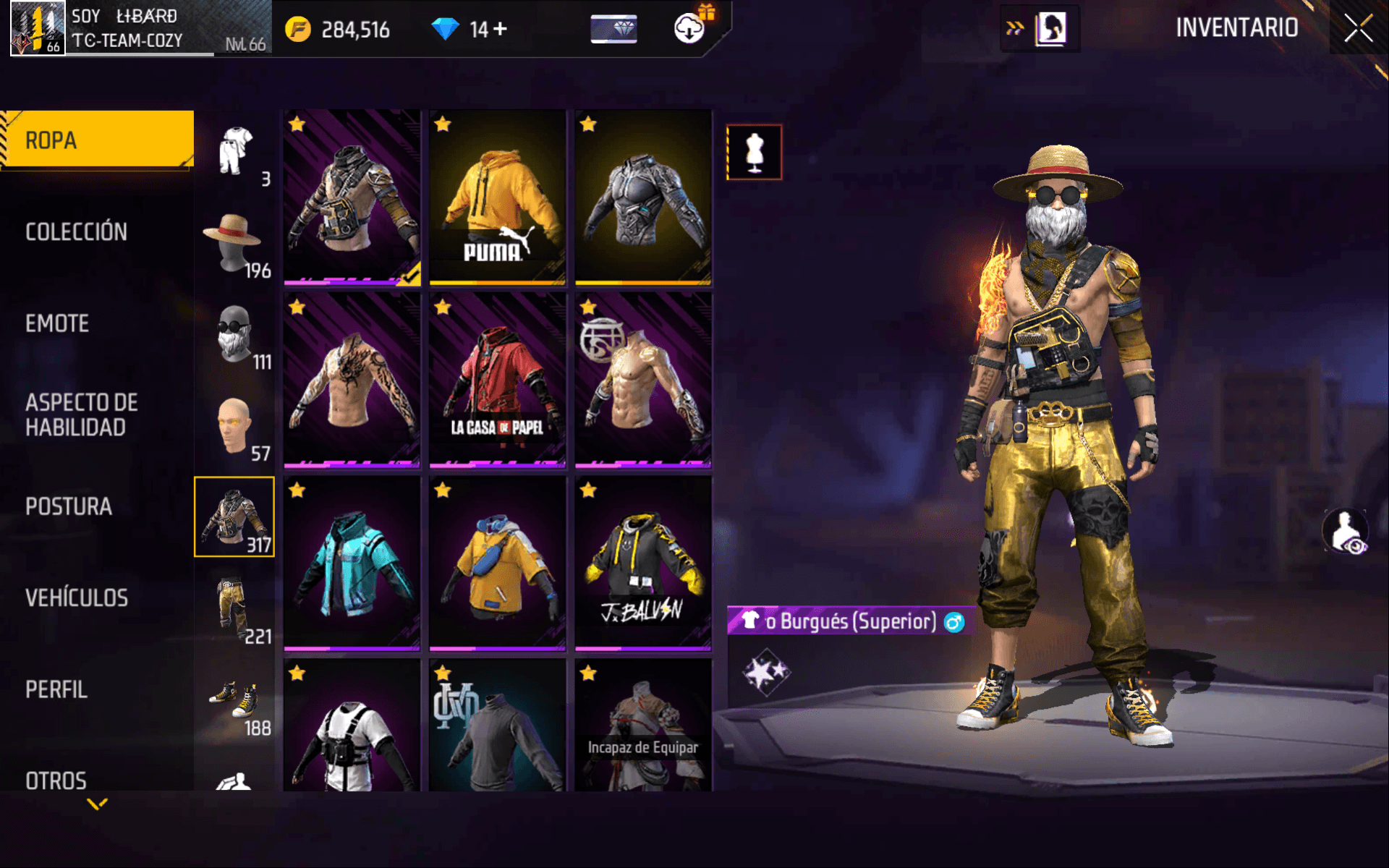Viewport: 1389px width, 868px height.
Task: Choose the tattooed shirtless torso top
Action: coord(352,380)
